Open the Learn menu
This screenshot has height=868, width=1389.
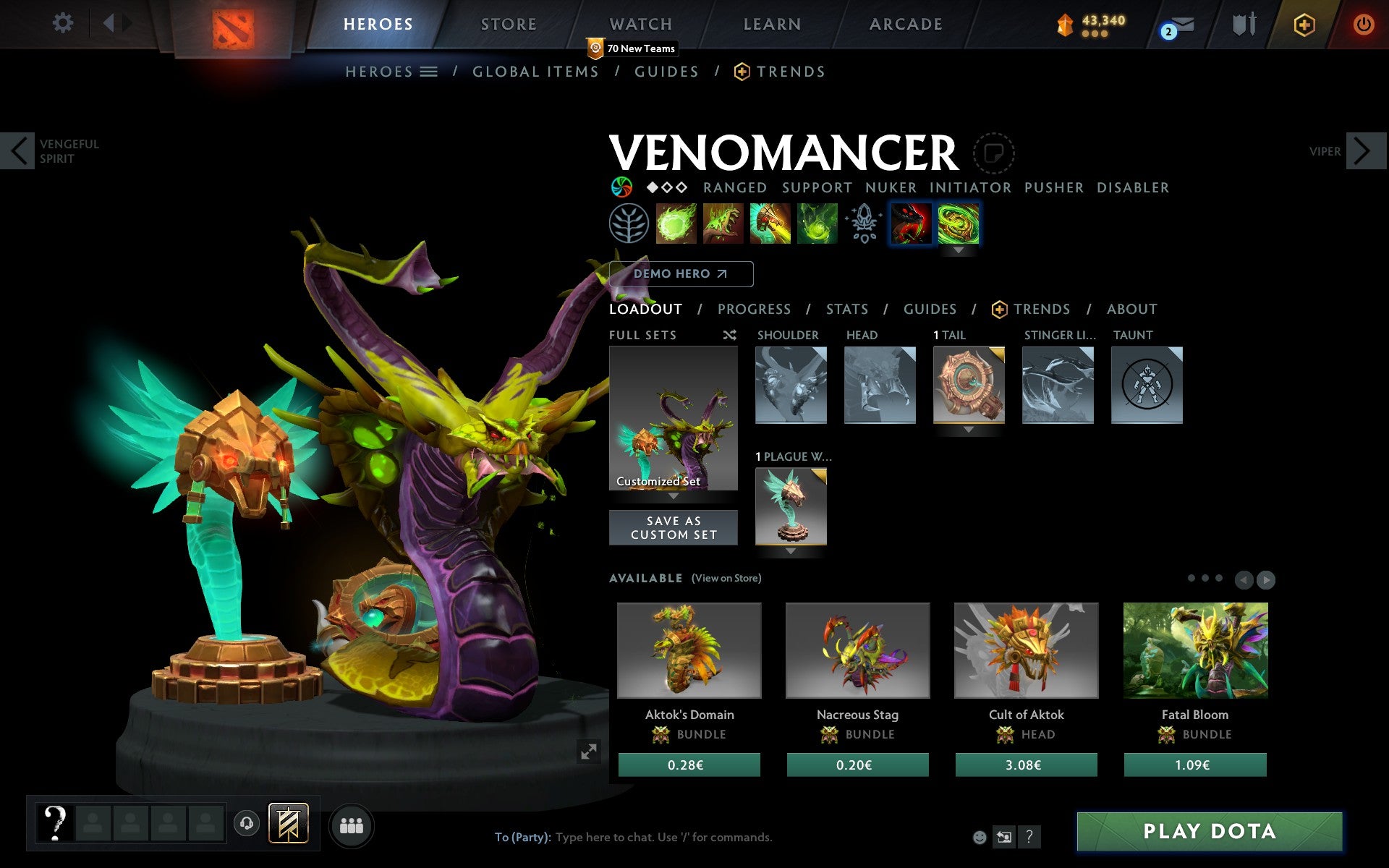(772, 25)
